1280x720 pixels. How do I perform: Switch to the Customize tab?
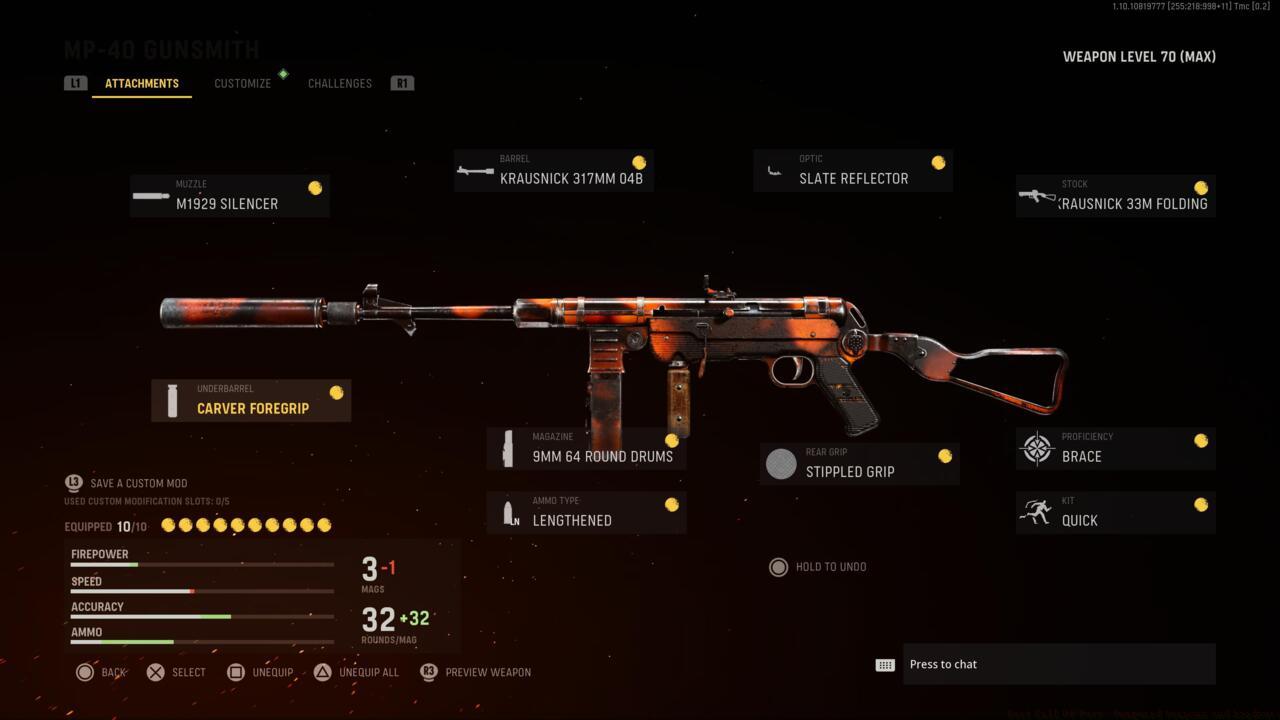point(242,83)
